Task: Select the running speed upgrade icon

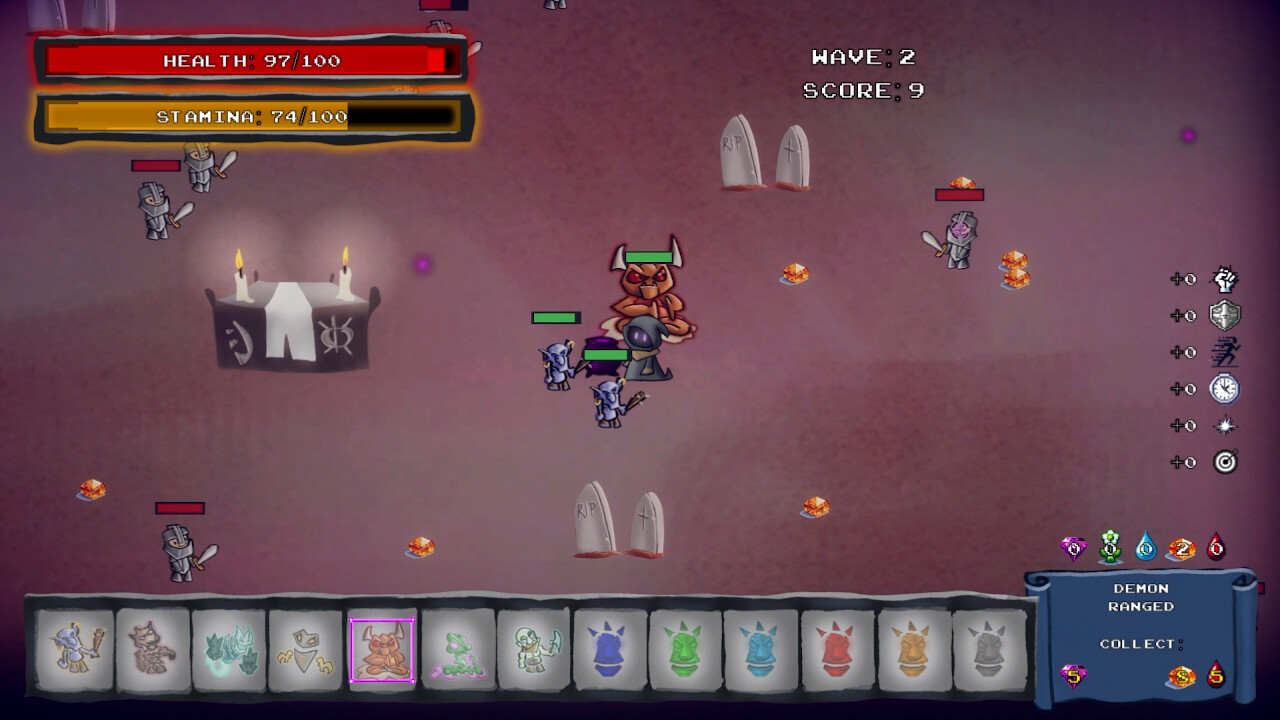Action: pos(1224,351)
